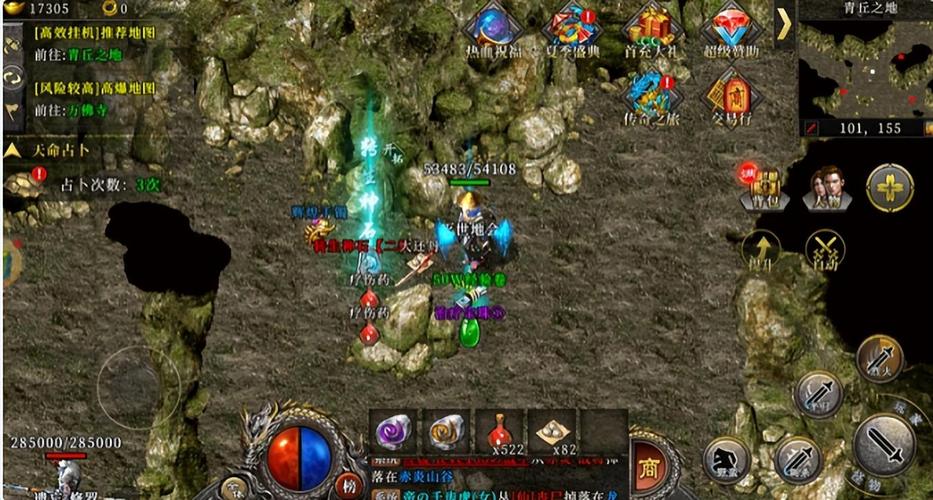This screenshot has width=933, height=500.
Task: Toggle the crossed swords auto-battle button
Action: (x=826, y=250)
